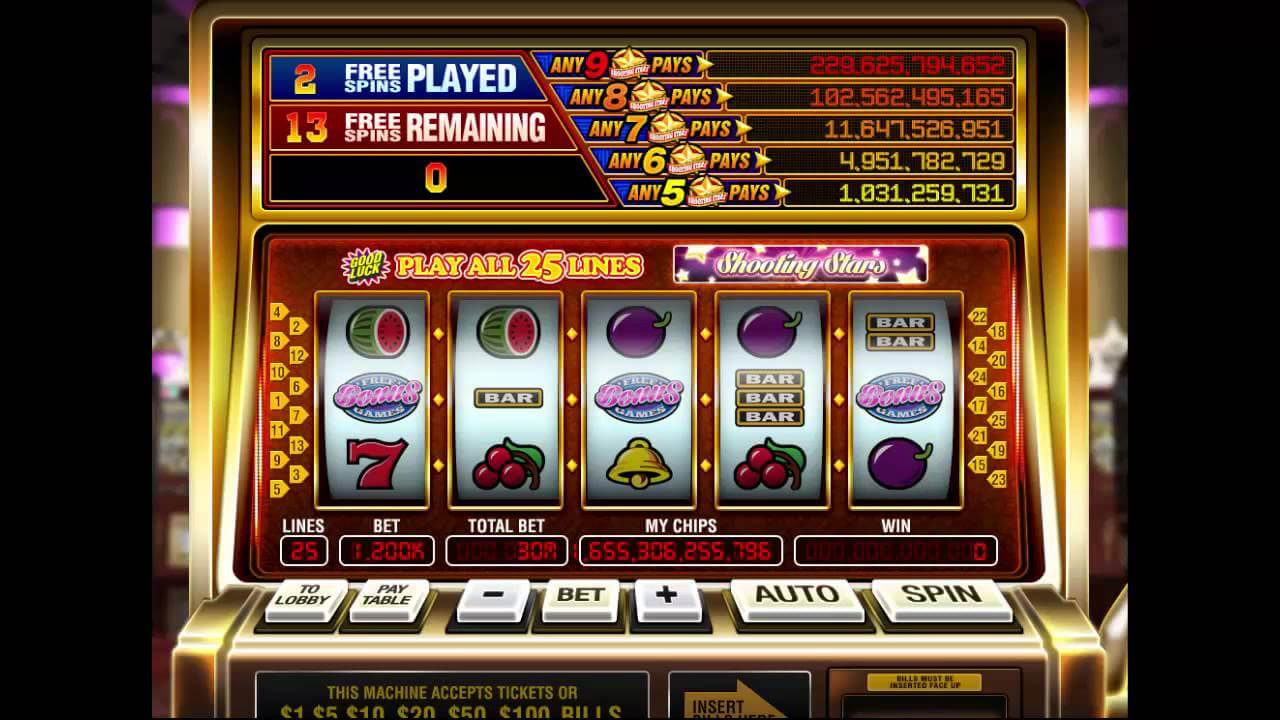Open the Pay Table
Screen dimensions: 1280x720
point(388,596)
